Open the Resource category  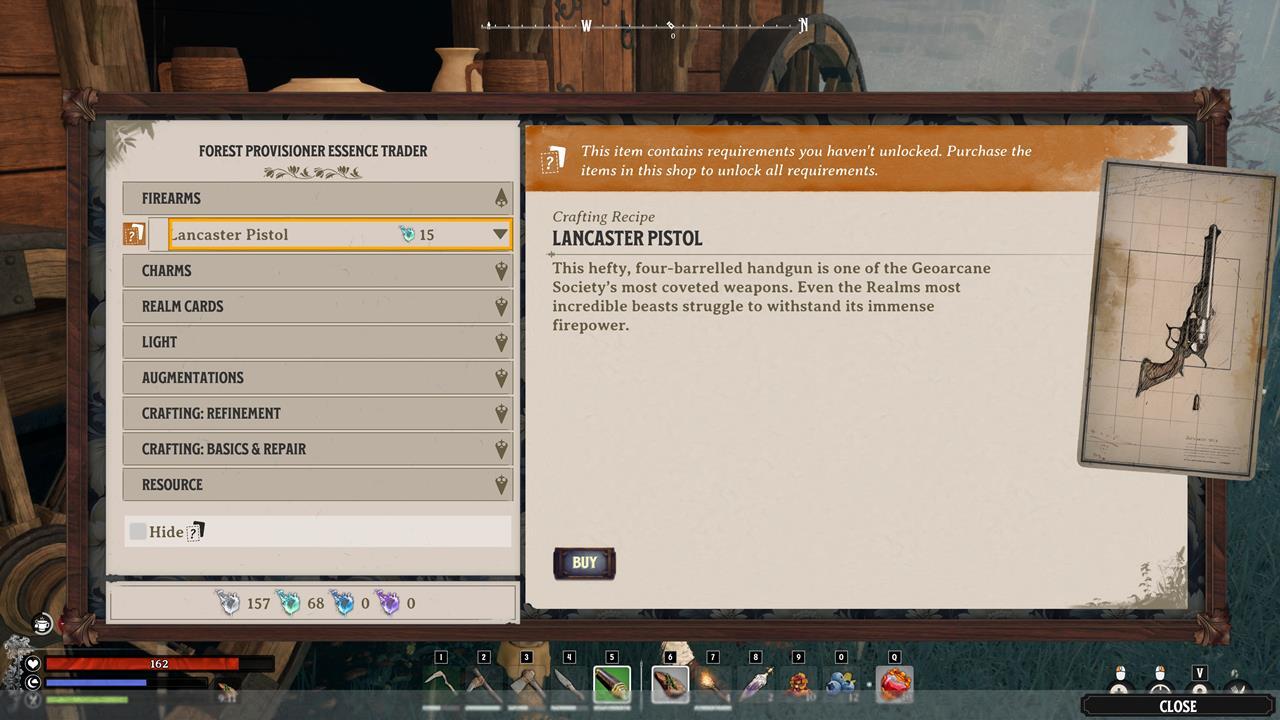coord(317,485)
